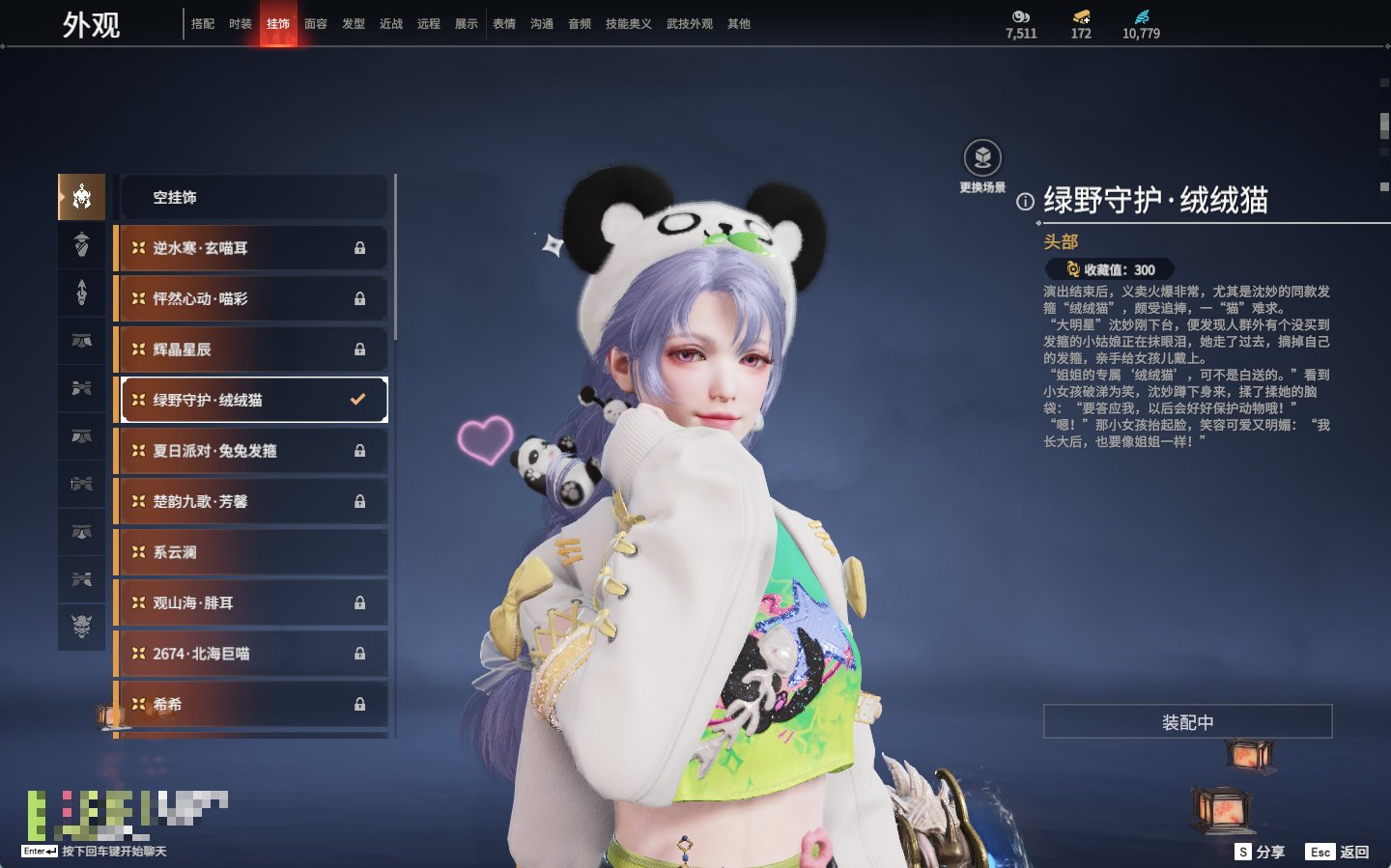Switch to the 时装 tab
1391x868 pixels.
point(241,24)
